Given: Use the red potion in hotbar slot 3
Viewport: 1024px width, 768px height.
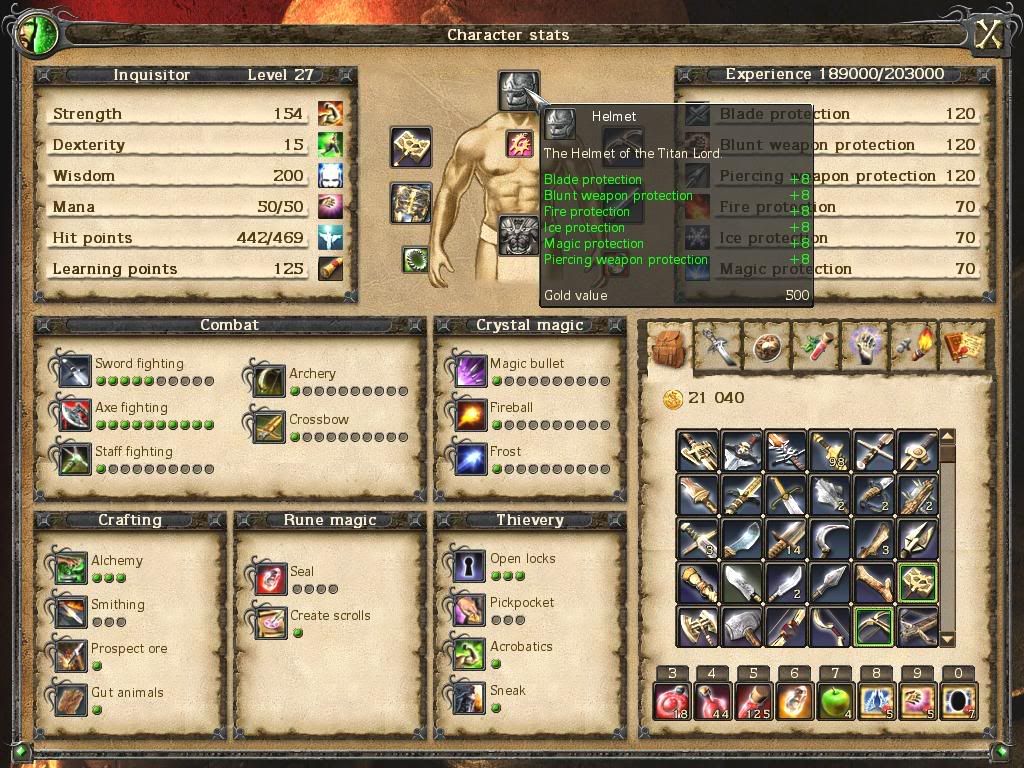Looking at the screenshot, I should (672, 702).
